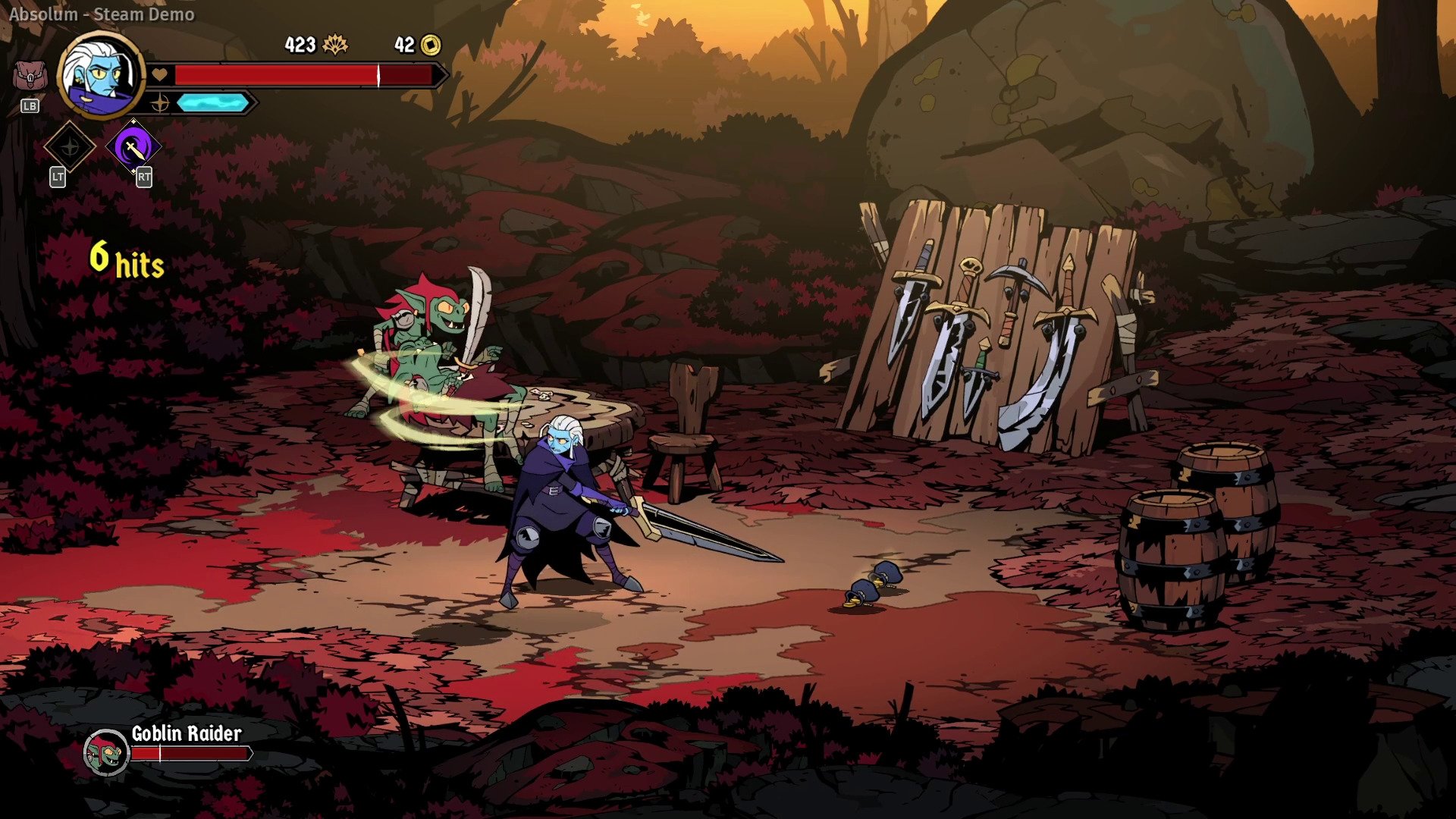Select the dark diamond compass ability slot
This screenshot has width=1456, height=819.
tap(70, 146)
